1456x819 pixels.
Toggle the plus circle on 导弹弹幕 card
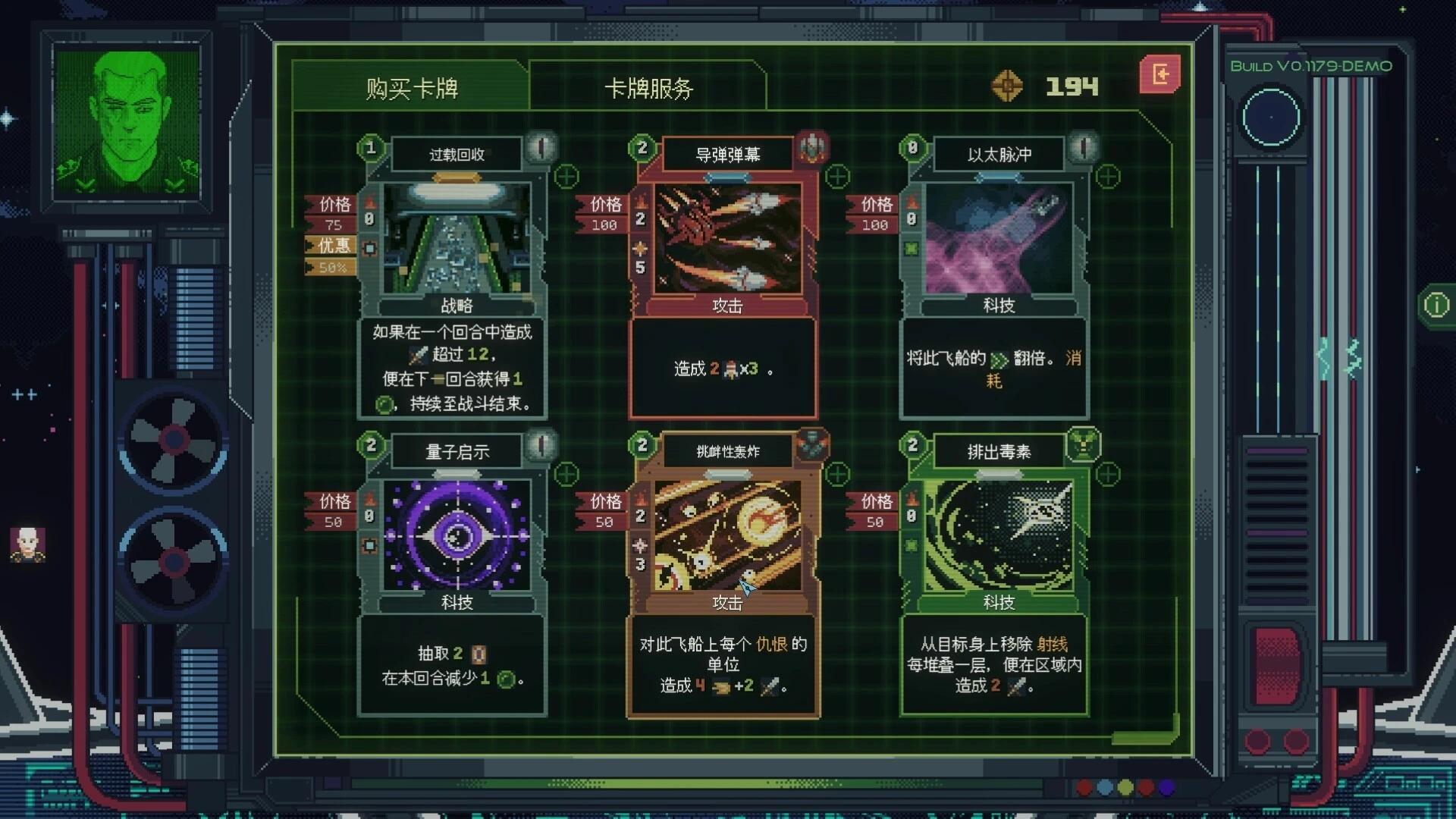tap(837, 177)
